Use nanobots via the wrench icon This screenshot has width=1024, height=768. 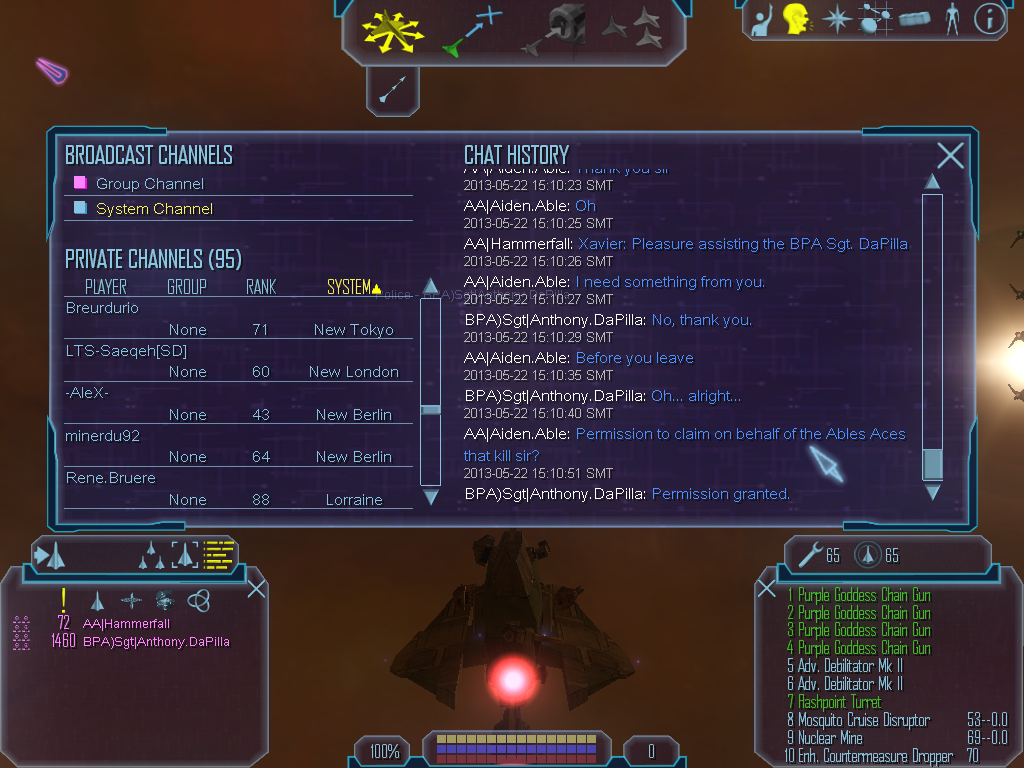806,555
